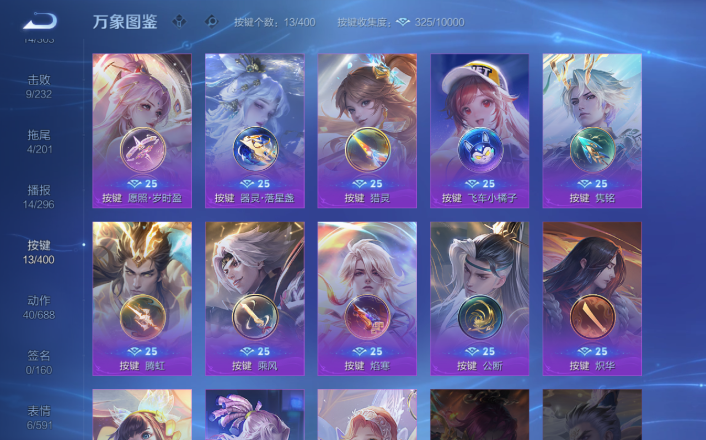Select the 飞车小橘子 card

coord(480,130)
